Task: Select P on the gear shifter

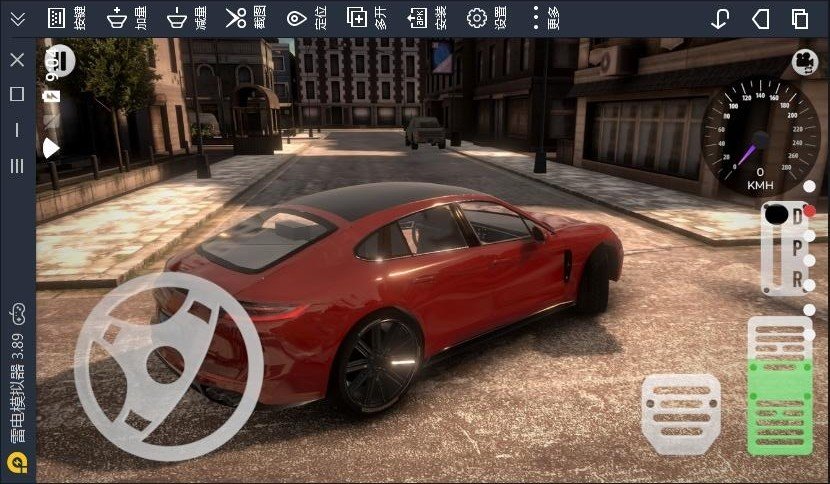Action: click(x=797, y=246)
